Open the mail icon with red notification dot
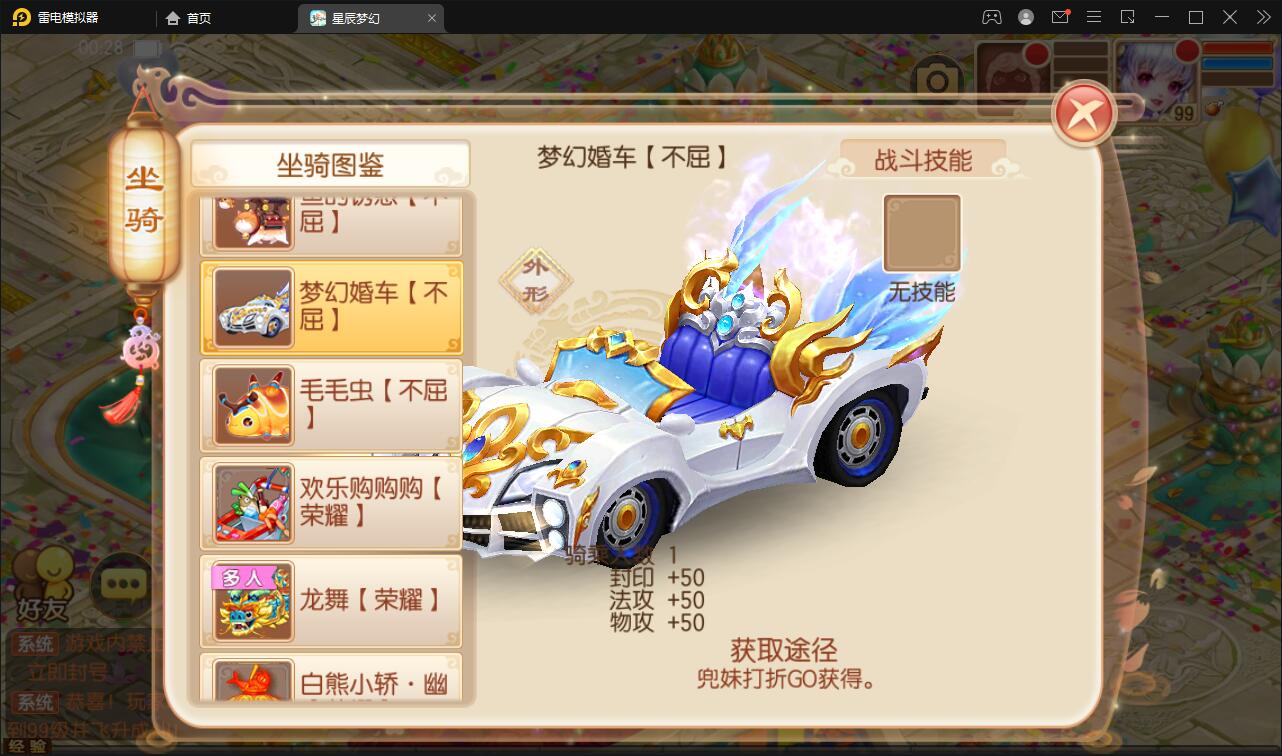Screen dimensions: 1282x756 1060,17
